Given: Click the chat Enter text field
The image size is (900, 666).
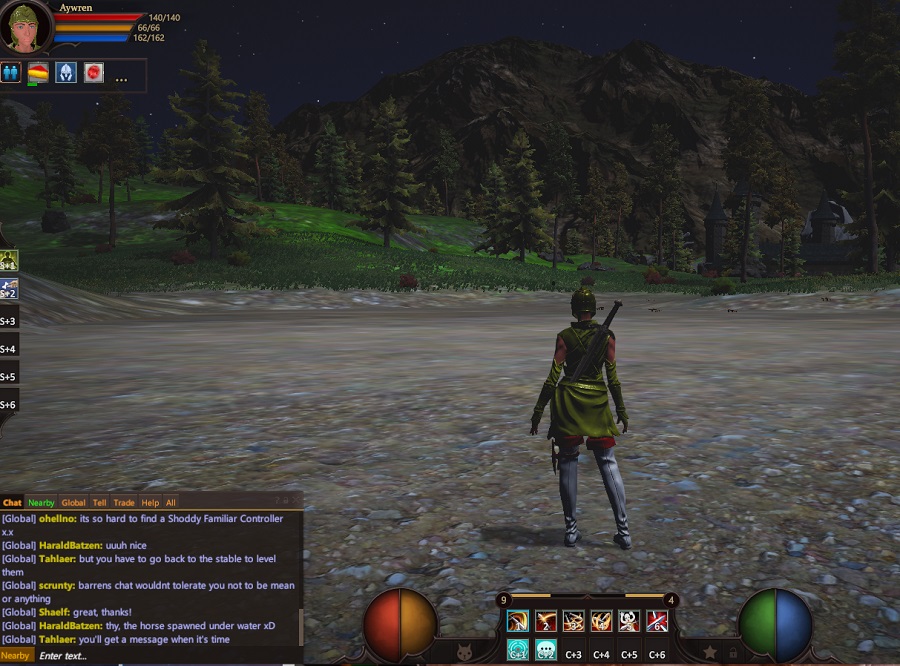Looking at the screenshot, I should [160, 656].
